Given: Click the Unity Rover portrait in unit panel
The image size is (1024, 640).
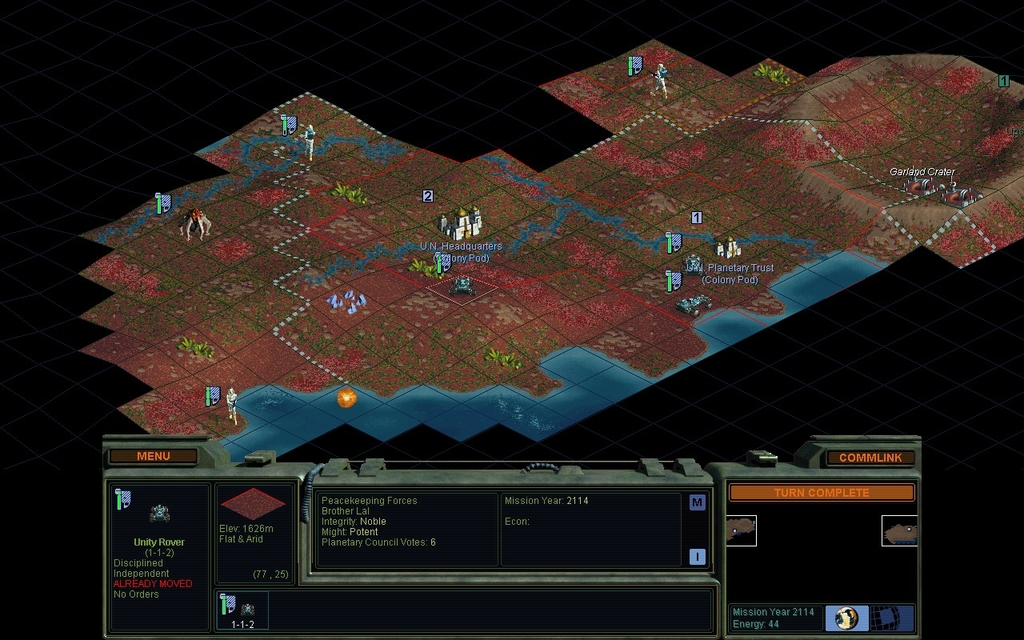Looking at the screenshot, I should click(x=159, y=513).
